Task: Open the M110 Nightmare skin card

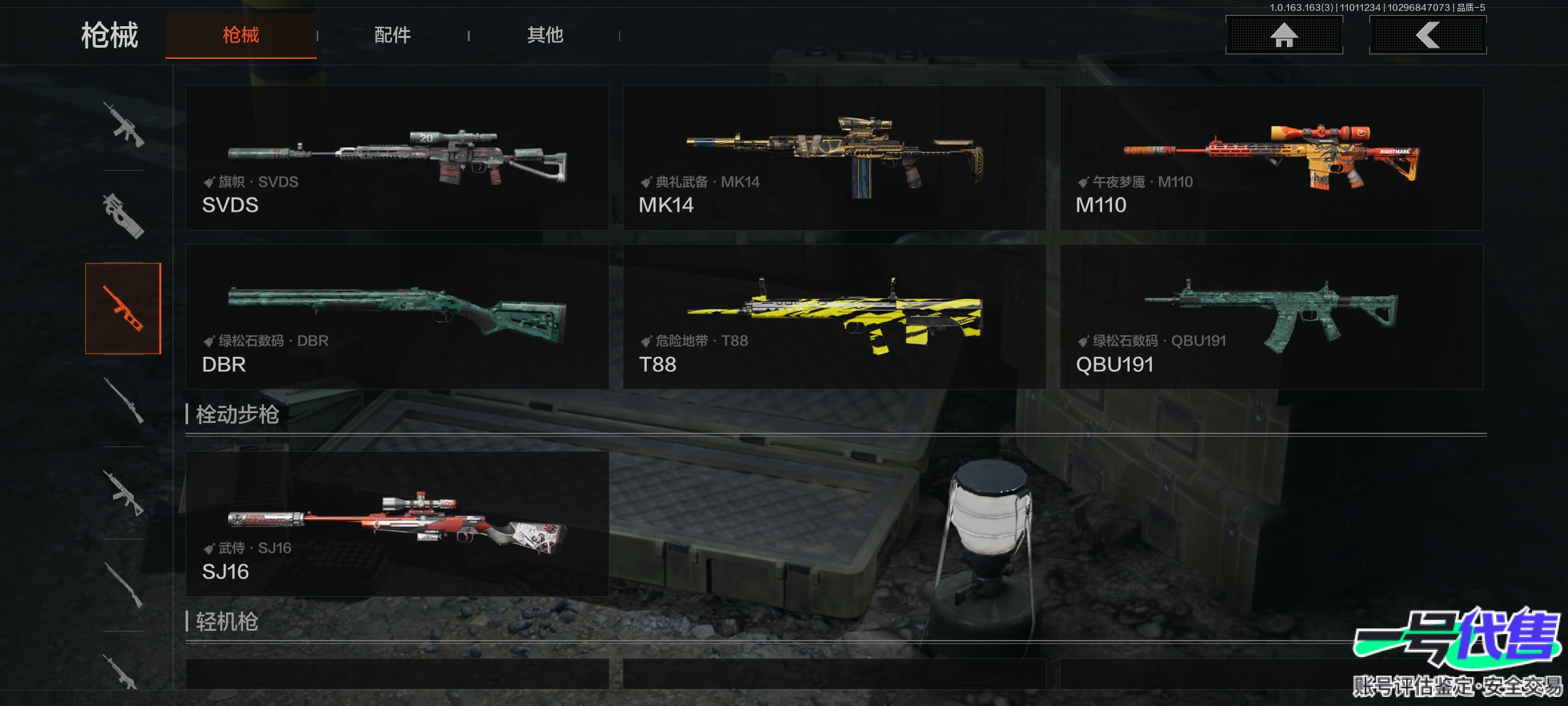Action: (x=1271, y=158)
